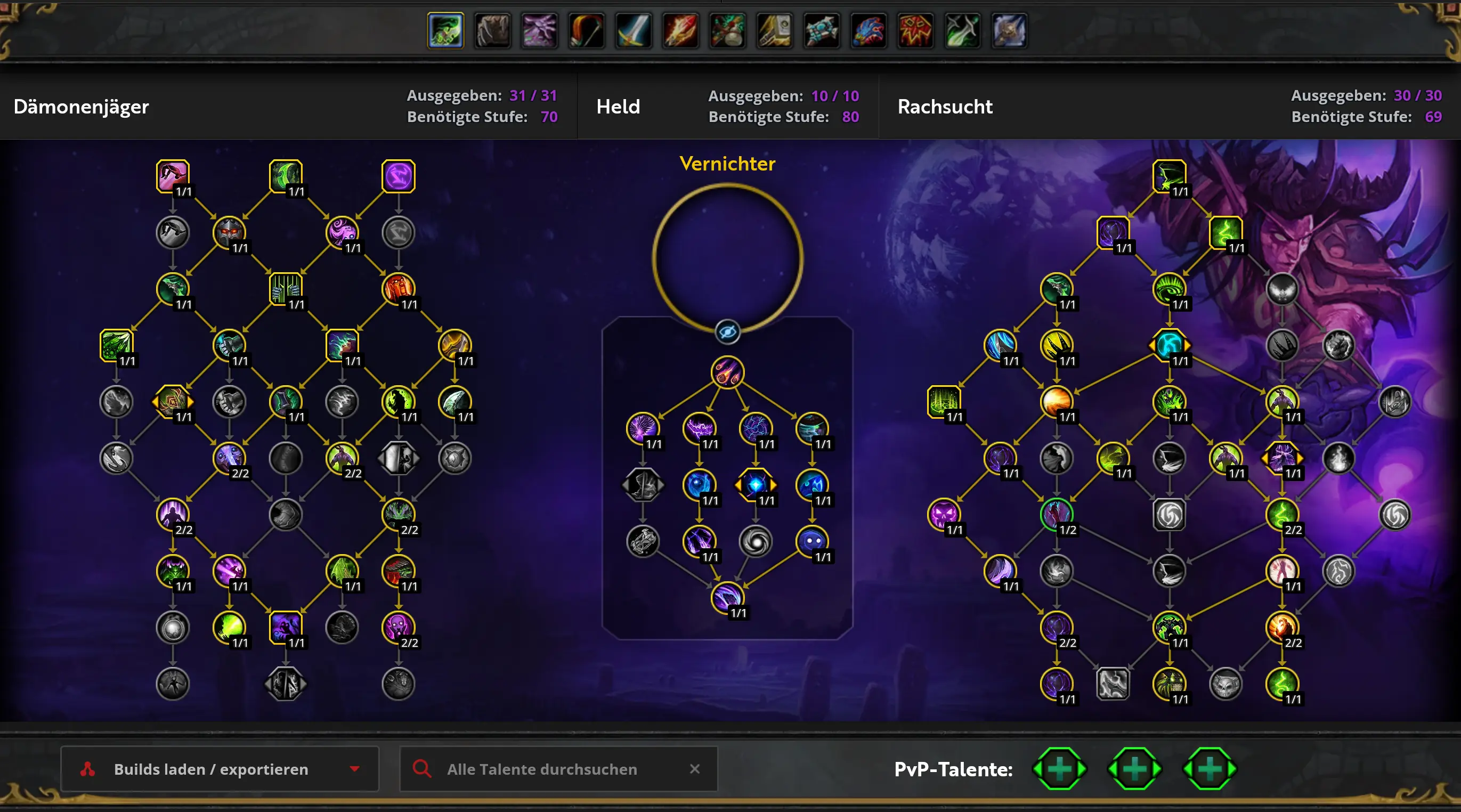This screenshot has height=812, width=1461.
Task: Open the large Vernichter hero tree circle
Action: 728,258
